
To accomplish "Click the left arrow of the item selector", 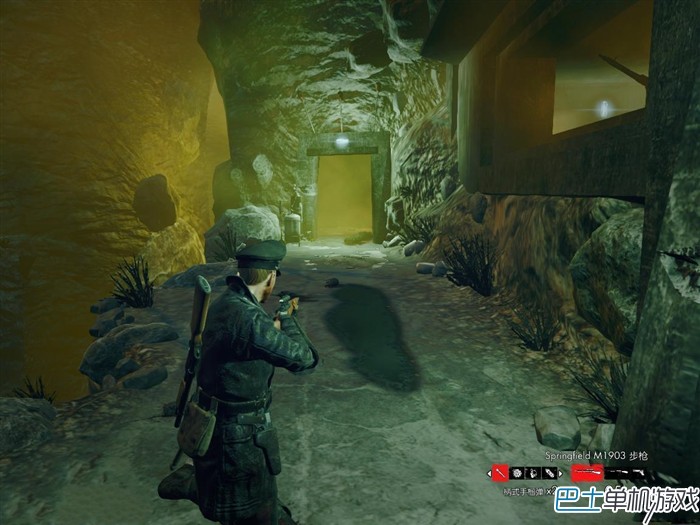I will pos(490,473).
